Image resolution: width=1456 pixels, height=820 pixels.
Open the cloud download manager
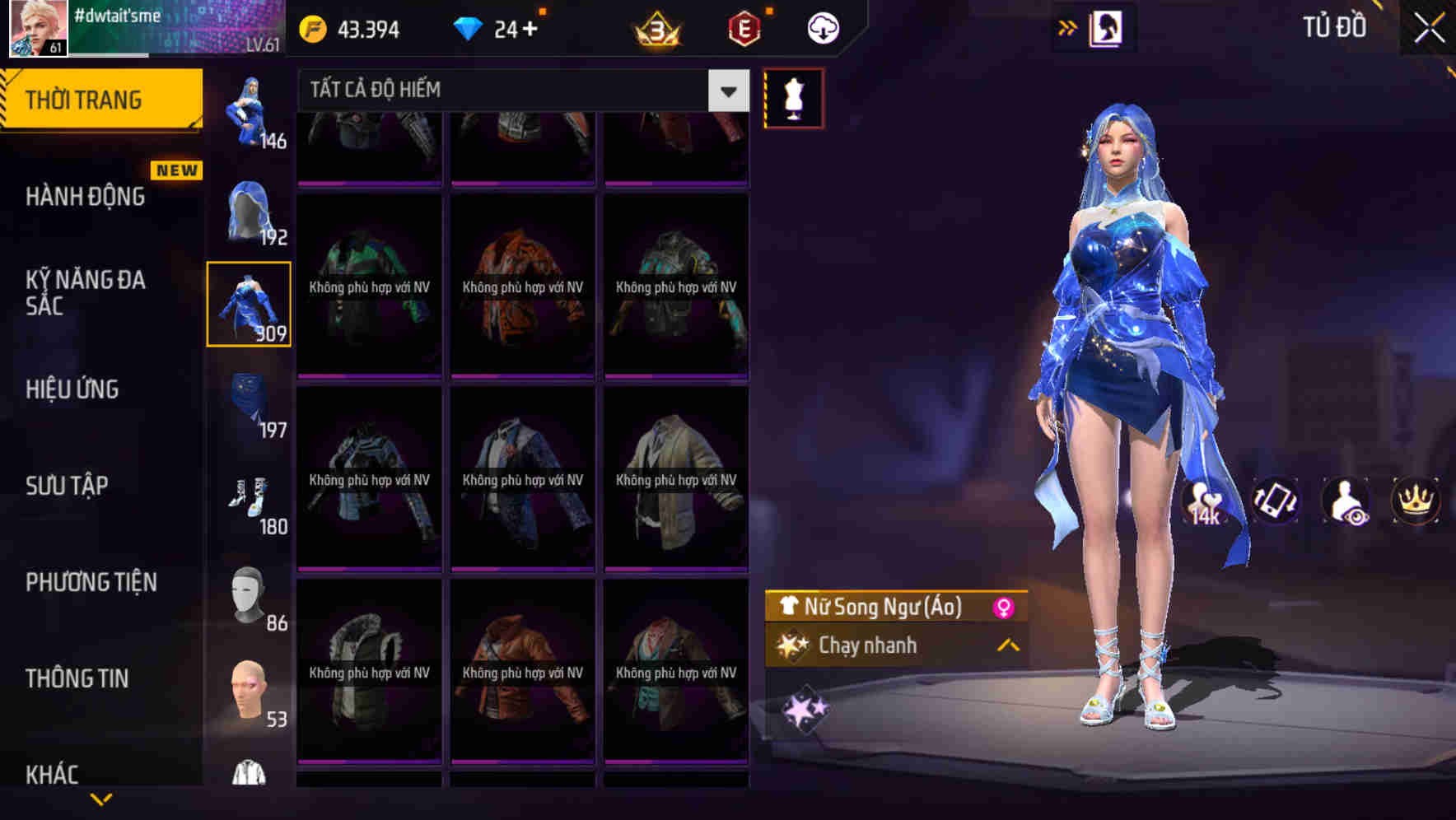tap(822, 27)
